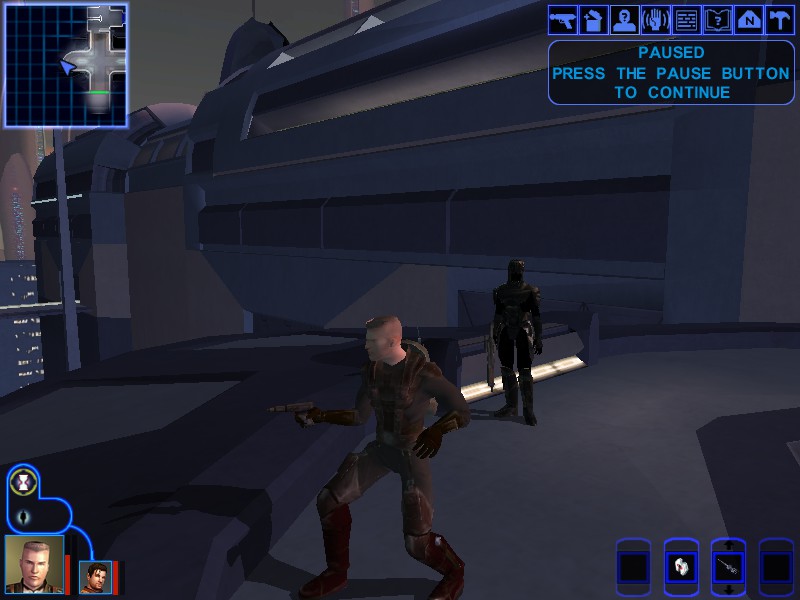Viewport: 800px width, 600px height.
Task: Toggle solo mode button below the hourglass
Action: [x=24, y=517]
